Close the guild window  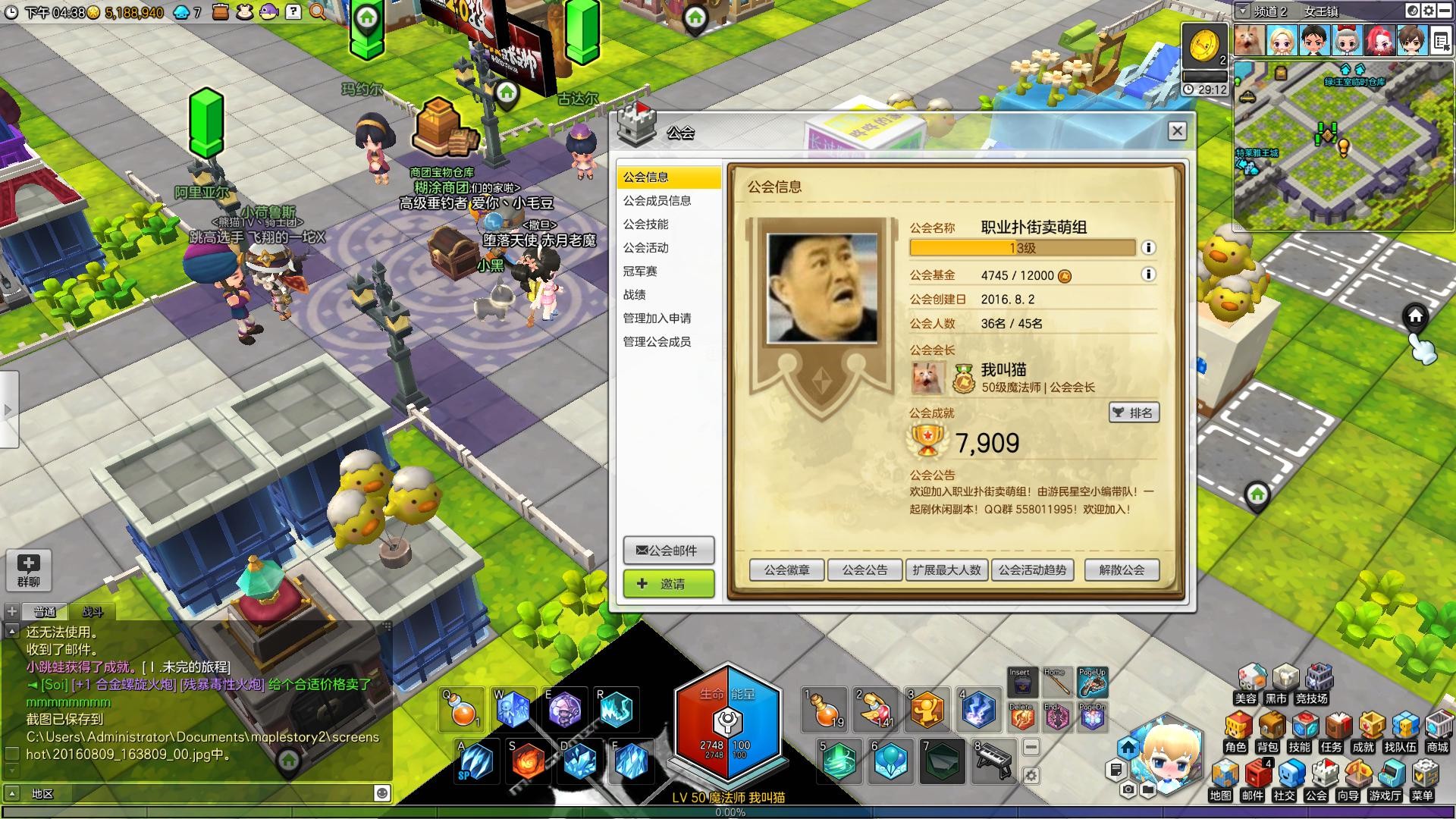[1177, 131]
